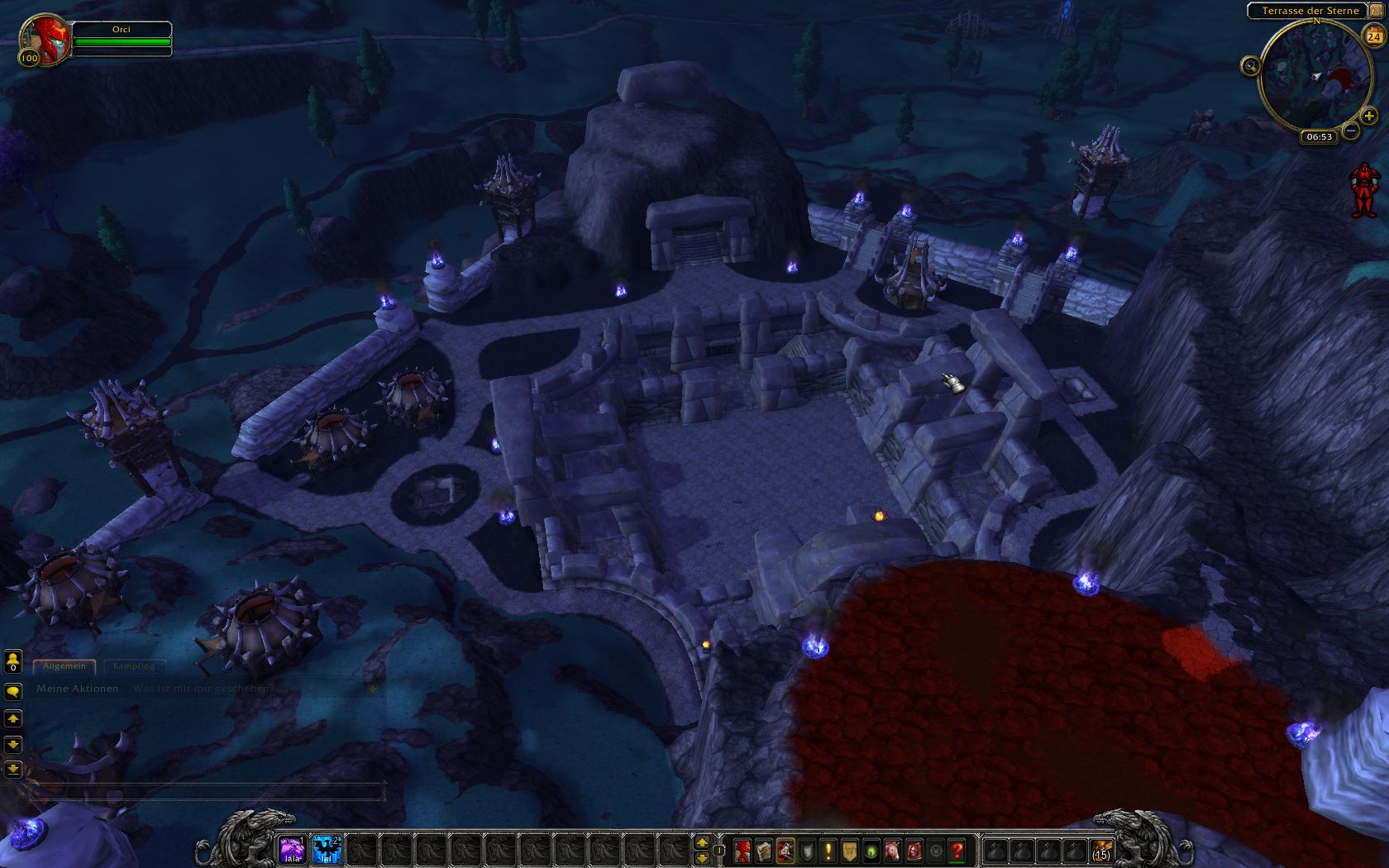Jump chat to bottom with underlined arrow
1389x868 pixels.
(x=13, y=769)
